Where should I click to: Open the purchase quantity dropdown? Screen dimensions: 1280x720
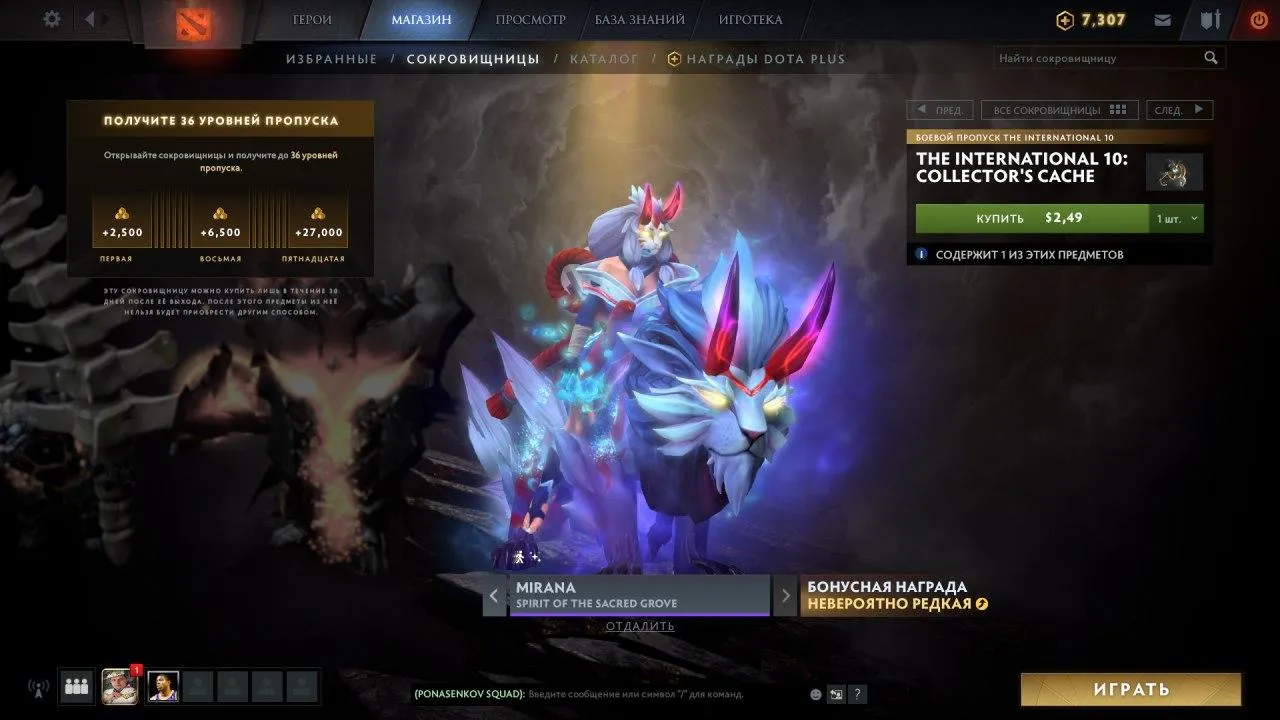tap(1177, 218)
